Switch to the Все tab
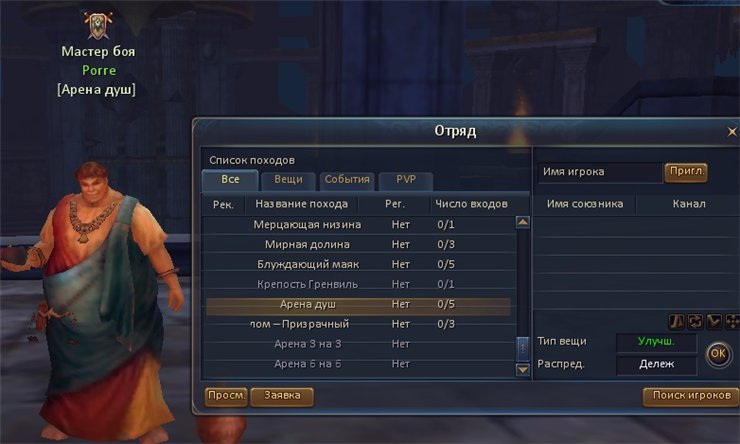740x444 pixels. point(230,180)
